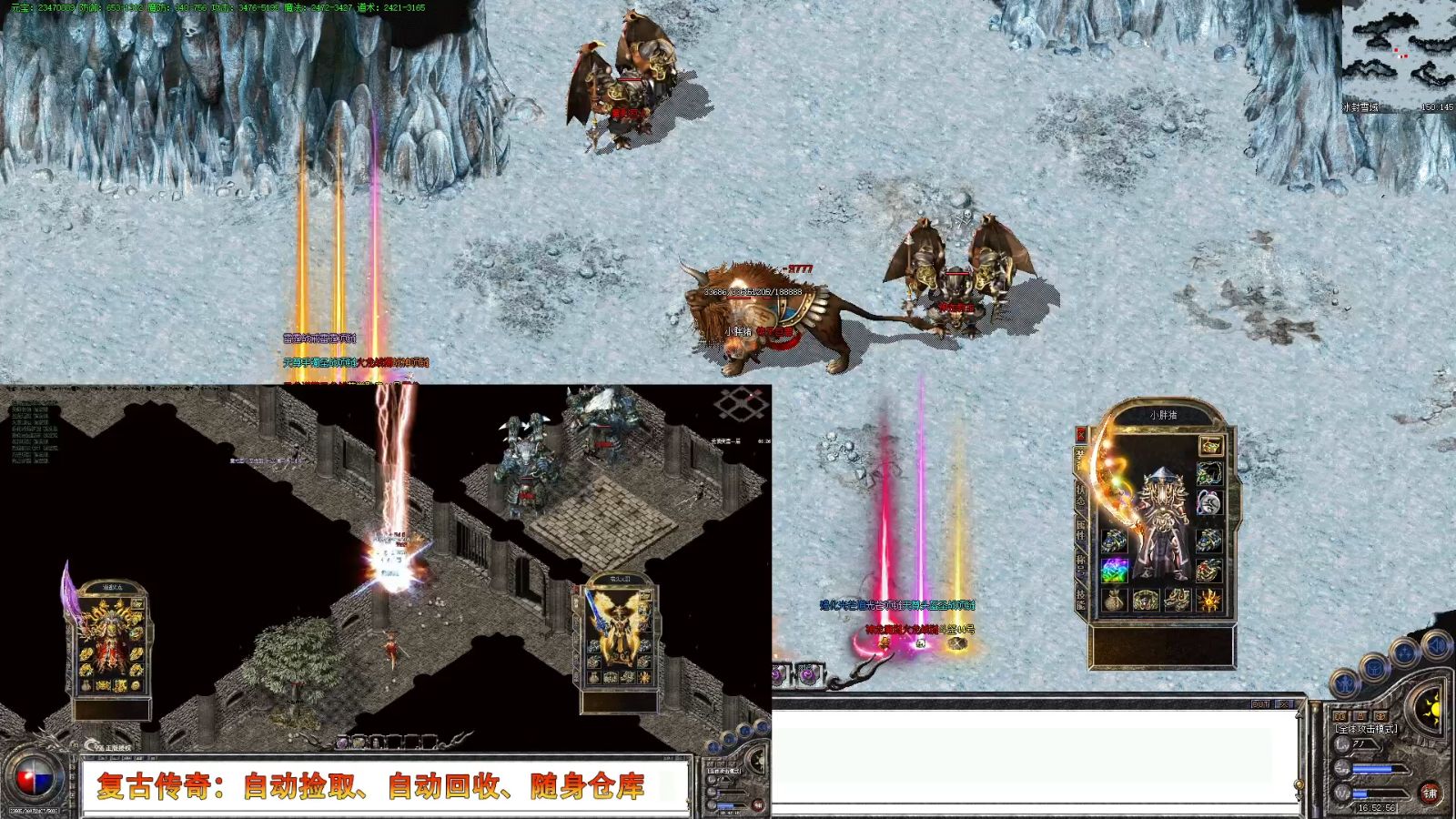1456x819 pixels.
Task: Choose the pouch bag equipment slot
Action: [x=1115, y=601]
